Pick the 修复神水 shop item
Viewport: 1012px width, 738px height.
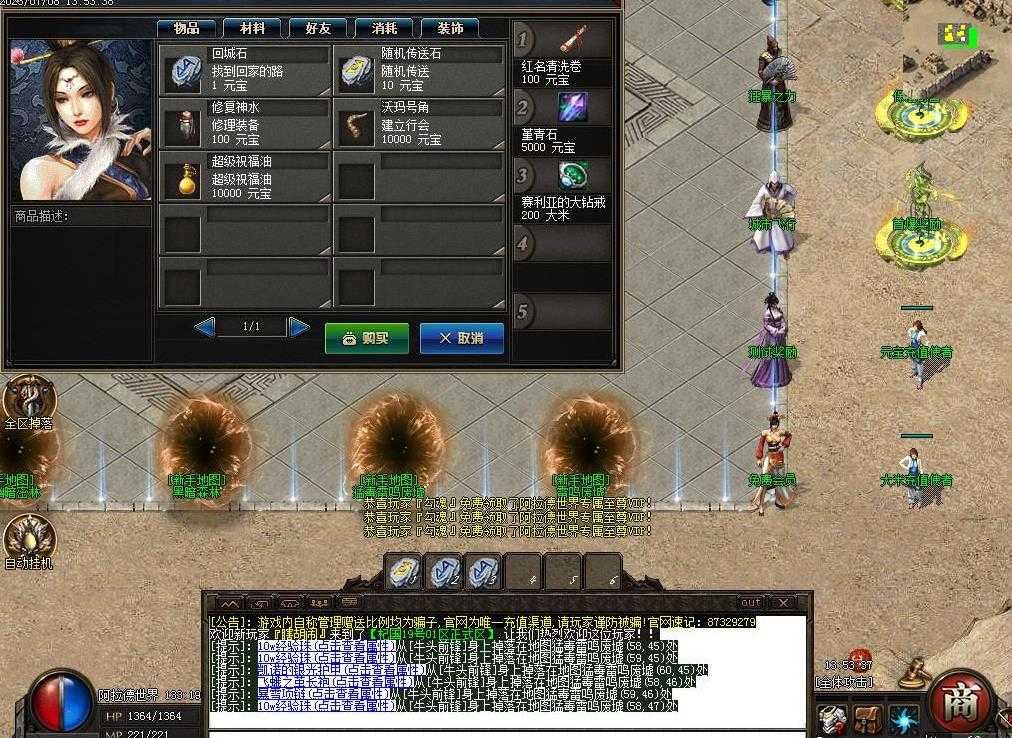point(244,123)
